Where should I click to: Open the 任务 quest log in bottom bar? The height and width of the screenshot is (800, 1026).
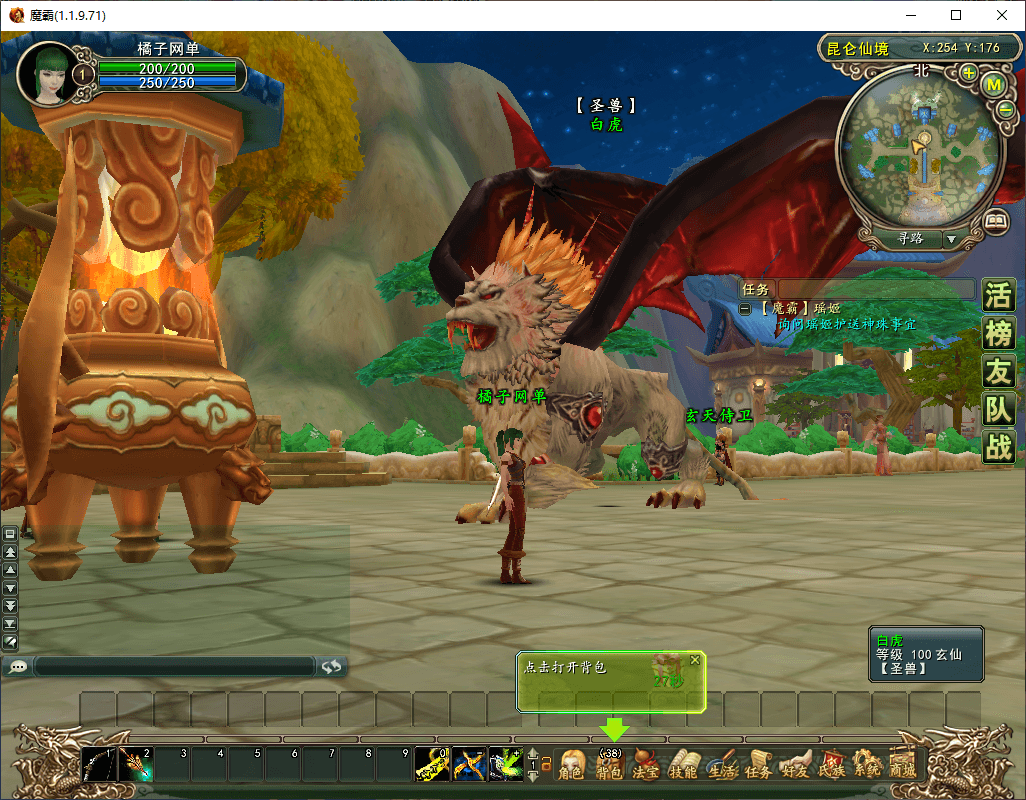758,766
